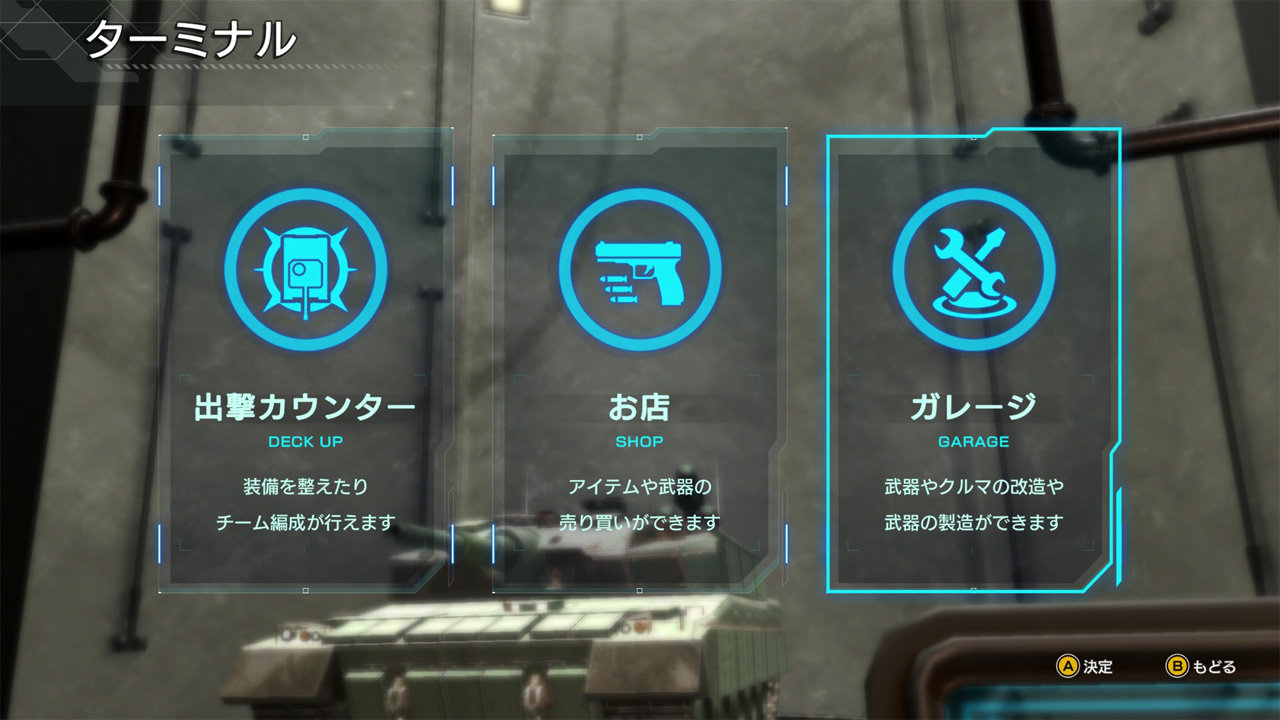Open the highlighted ガレージ card
Viewport: 1280px width, 720px height.
pyautogui.click(x=975, y=360)
